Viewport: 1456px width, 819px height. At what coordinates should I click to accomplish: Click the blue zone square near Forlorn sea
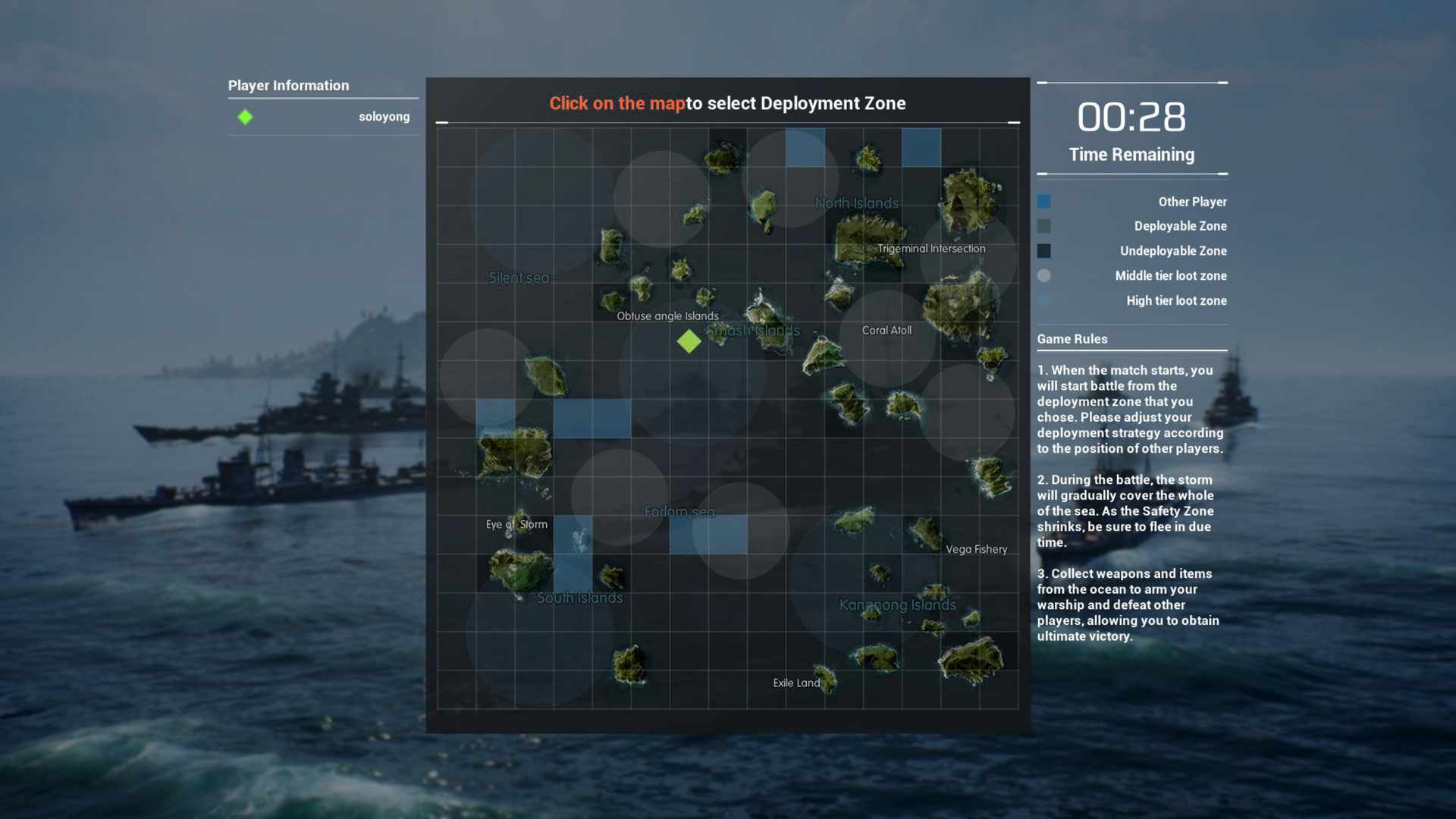(x=709, y=535)
